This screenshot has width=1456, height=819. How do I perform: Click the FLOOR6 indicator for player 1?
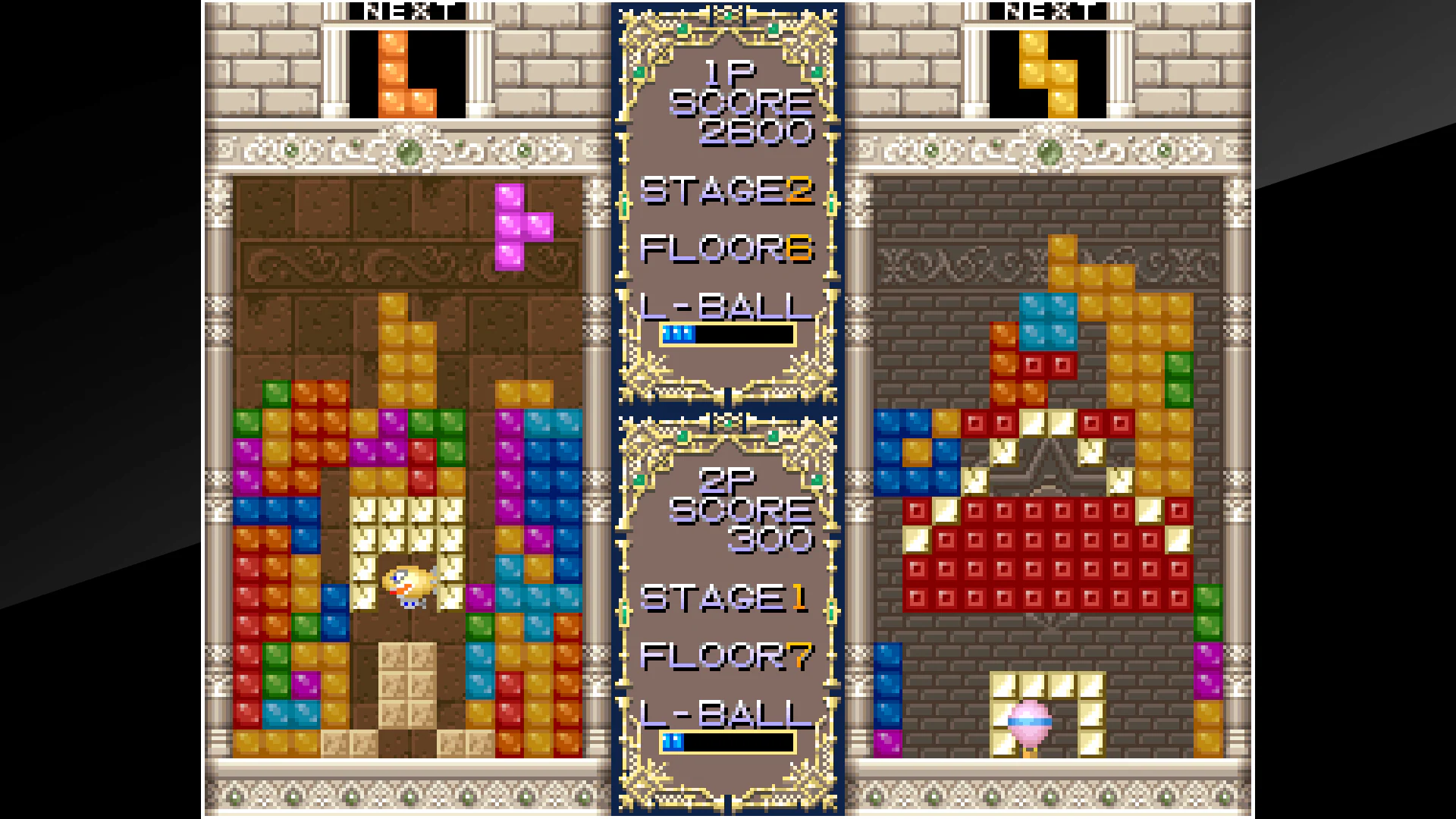726,249
